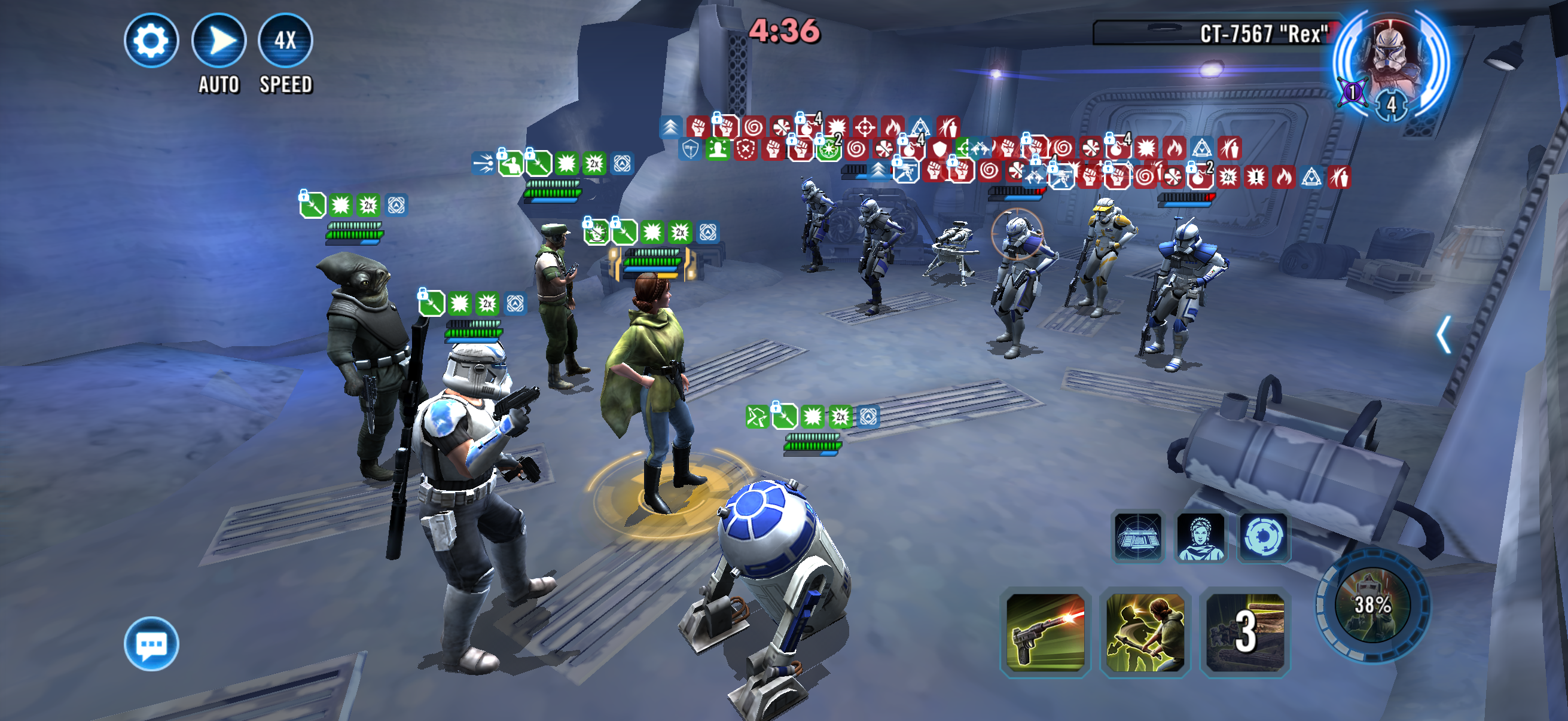
Task: Expand the side panel arrow
Action: 1443,334
